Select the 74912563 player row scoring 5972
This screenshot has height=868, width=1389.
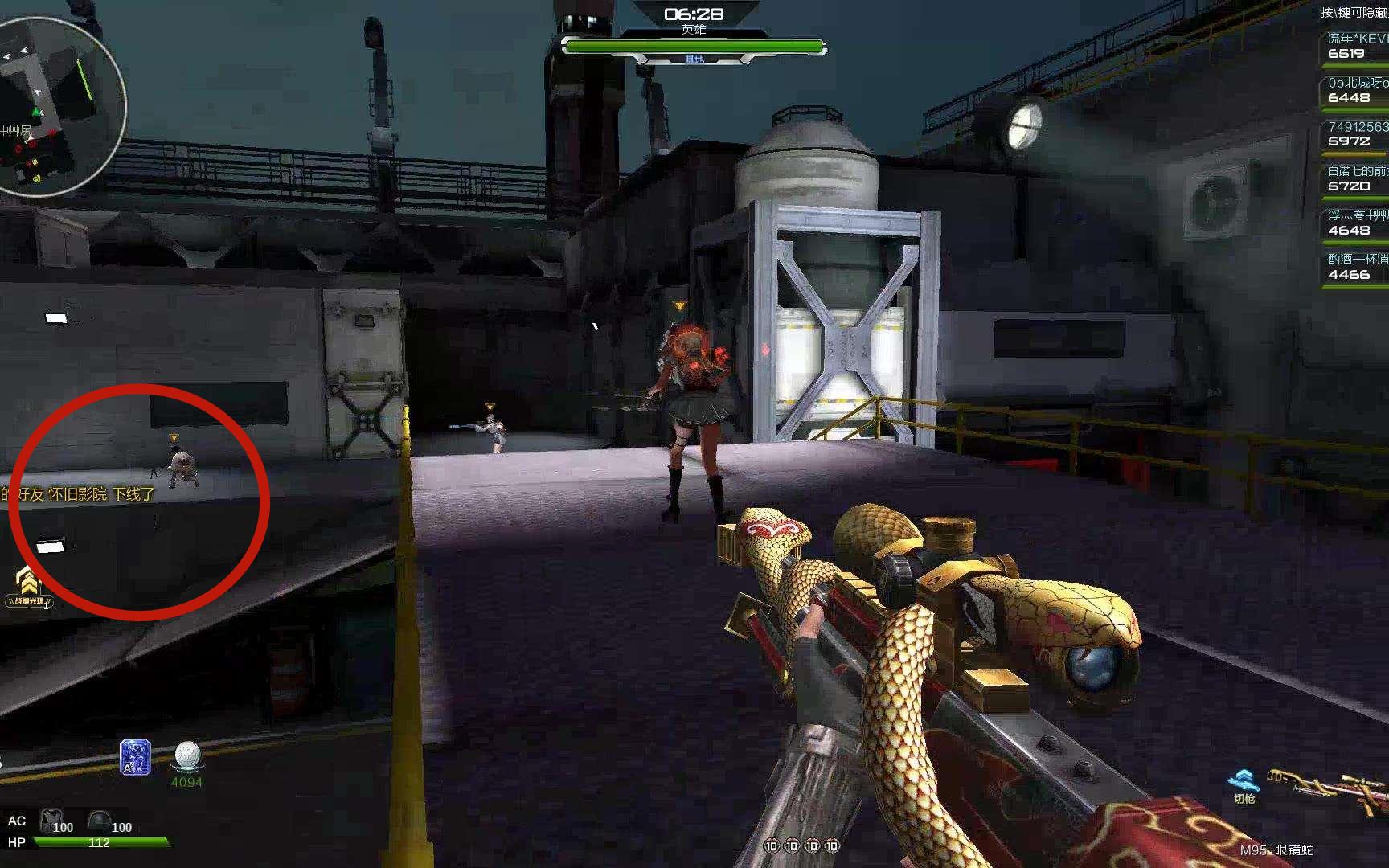point(1356,134)
